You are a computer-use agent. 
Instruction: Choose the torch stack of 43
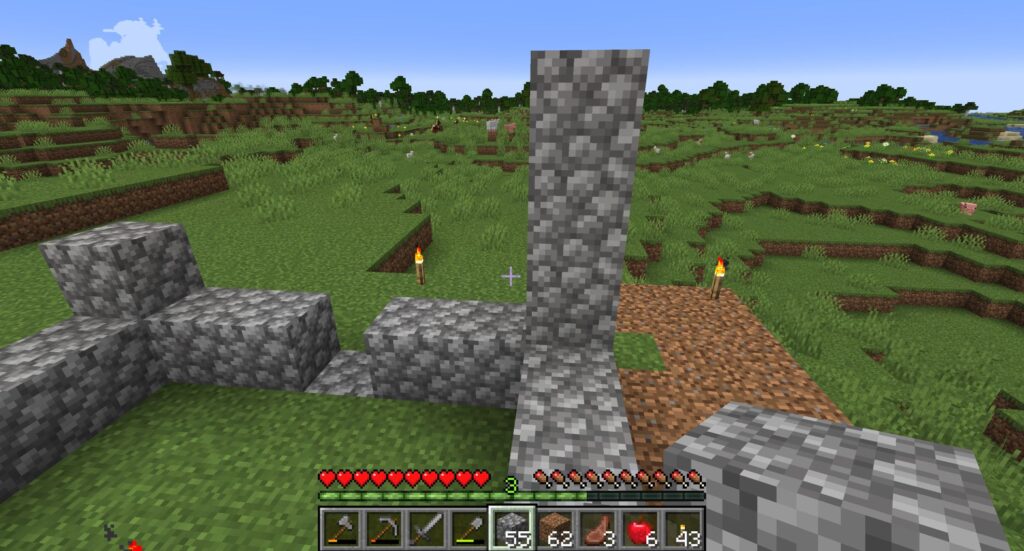tap(684, 527)
